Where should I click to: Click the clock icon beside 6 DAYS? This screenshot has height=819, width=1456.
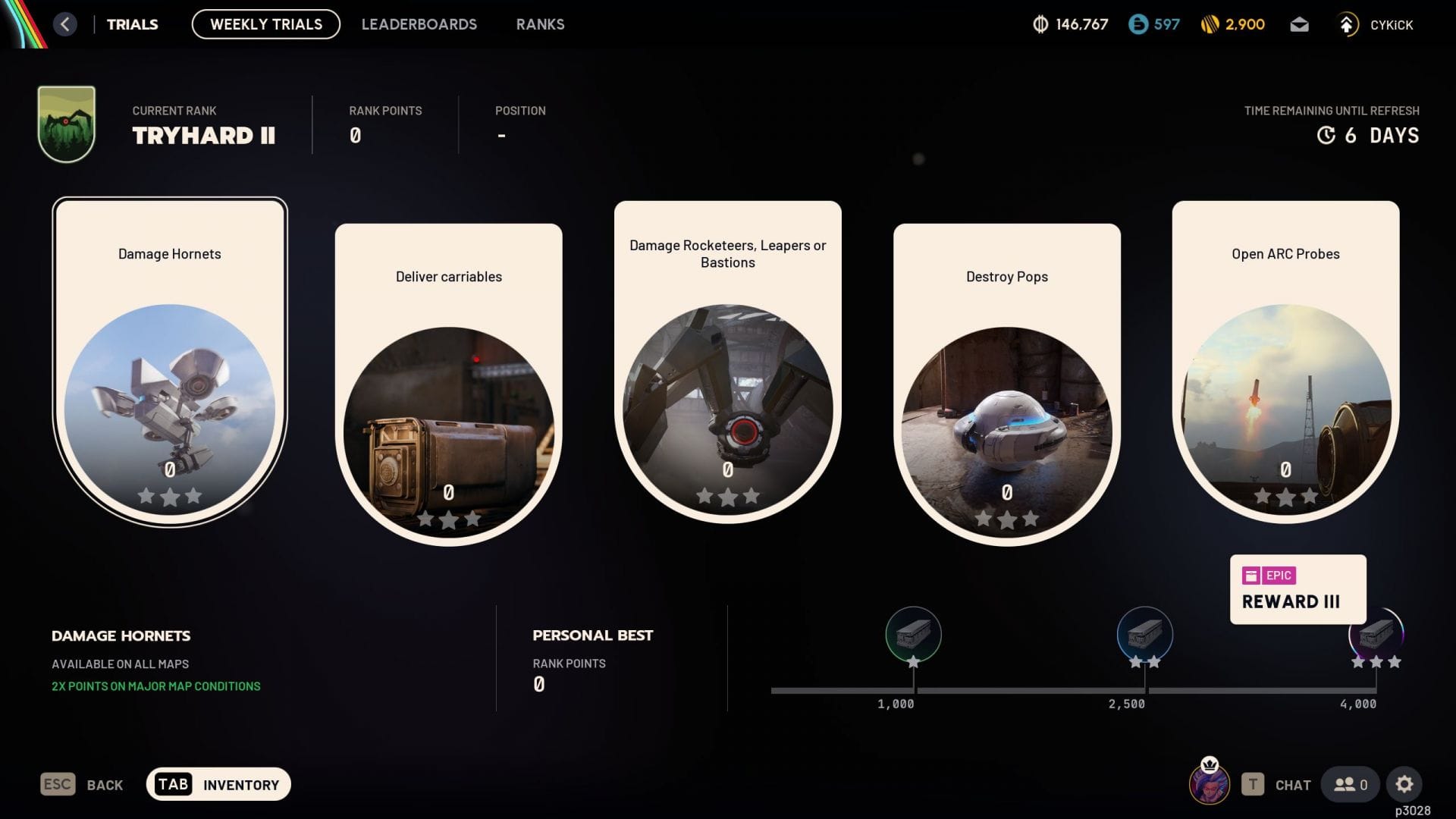coord(1326,135)
